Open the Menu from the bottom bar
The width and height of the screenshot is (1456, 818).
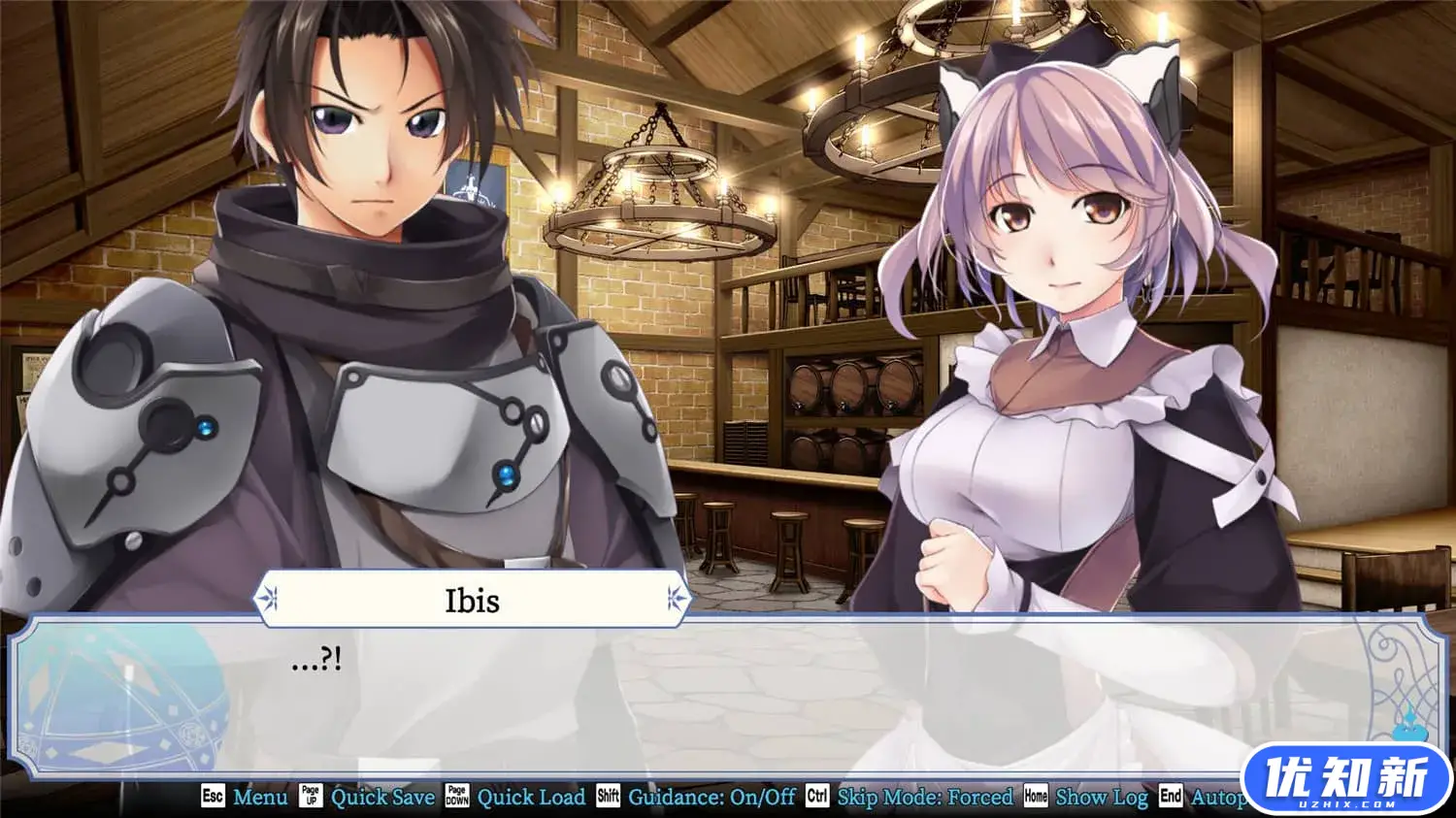tap(259, 797)
